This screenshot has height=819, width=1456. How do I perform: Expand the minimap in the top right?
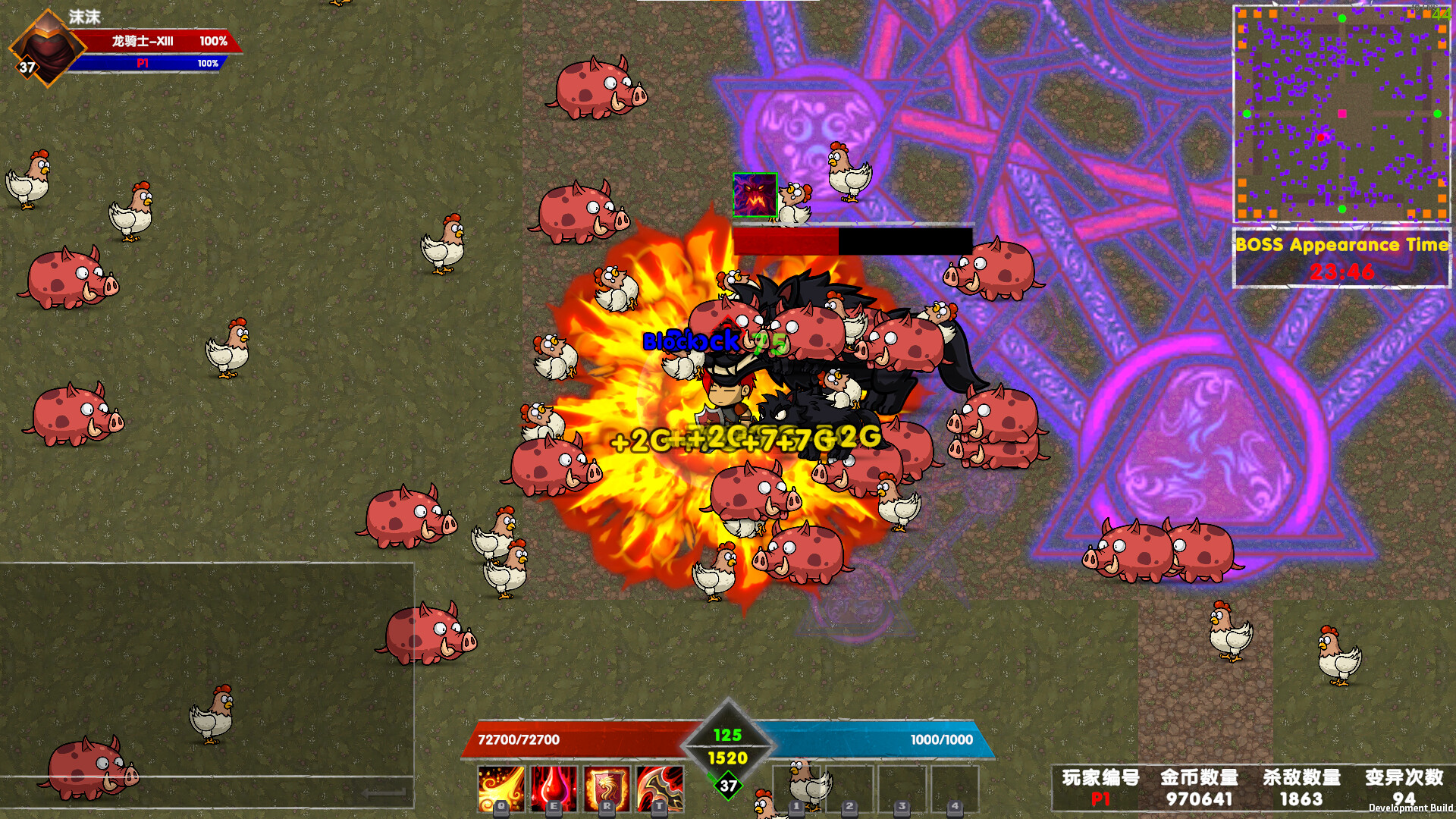tap(1341, 114)
